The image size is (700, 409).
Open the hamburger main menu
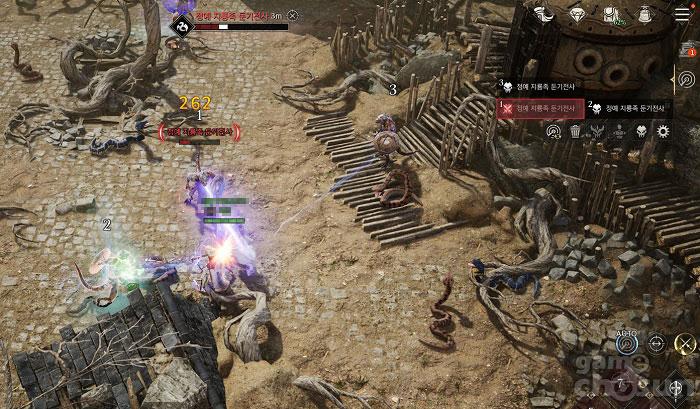[683, 13]
